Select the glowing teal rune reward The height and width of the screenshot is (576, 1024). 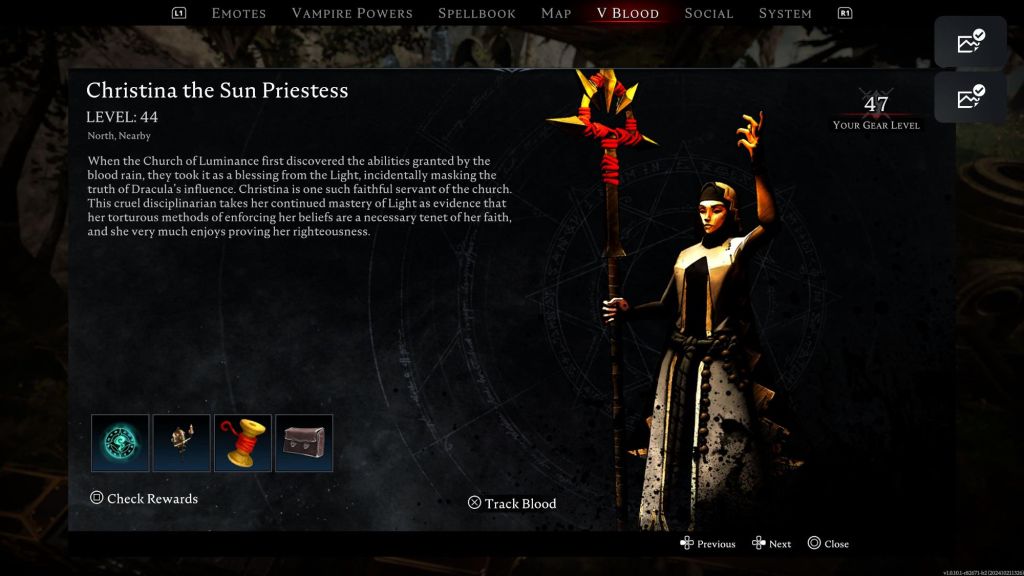[120, 443]
